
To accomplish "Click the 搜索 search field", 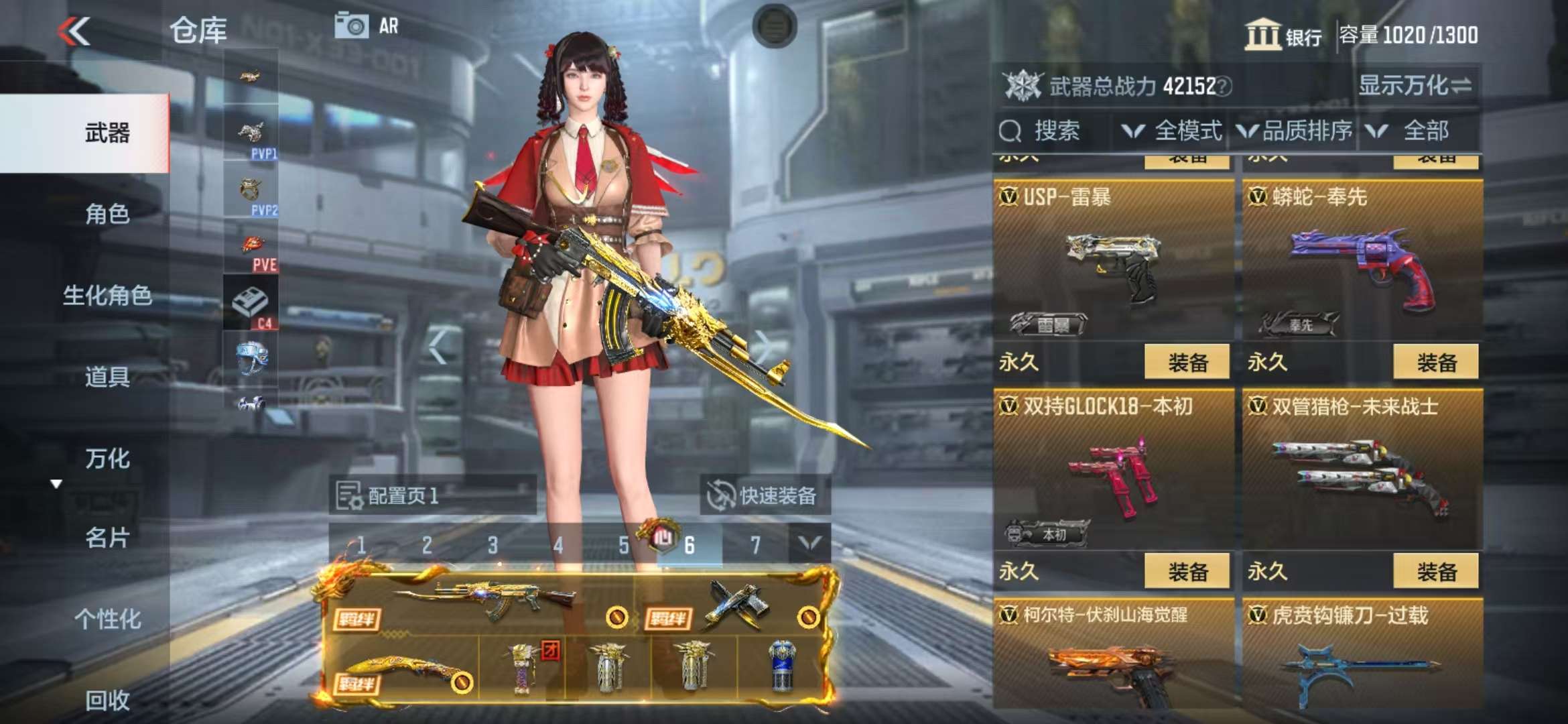I will (1055, 131).
